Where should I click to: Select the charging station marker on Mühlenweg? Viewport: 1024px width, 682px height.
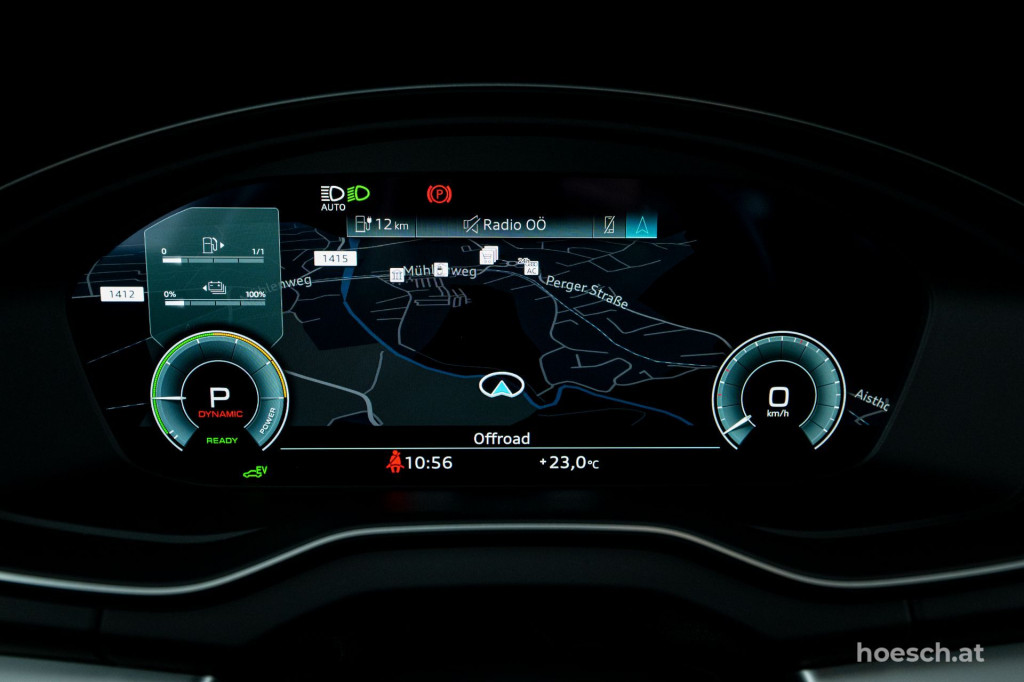coord(440,270)
